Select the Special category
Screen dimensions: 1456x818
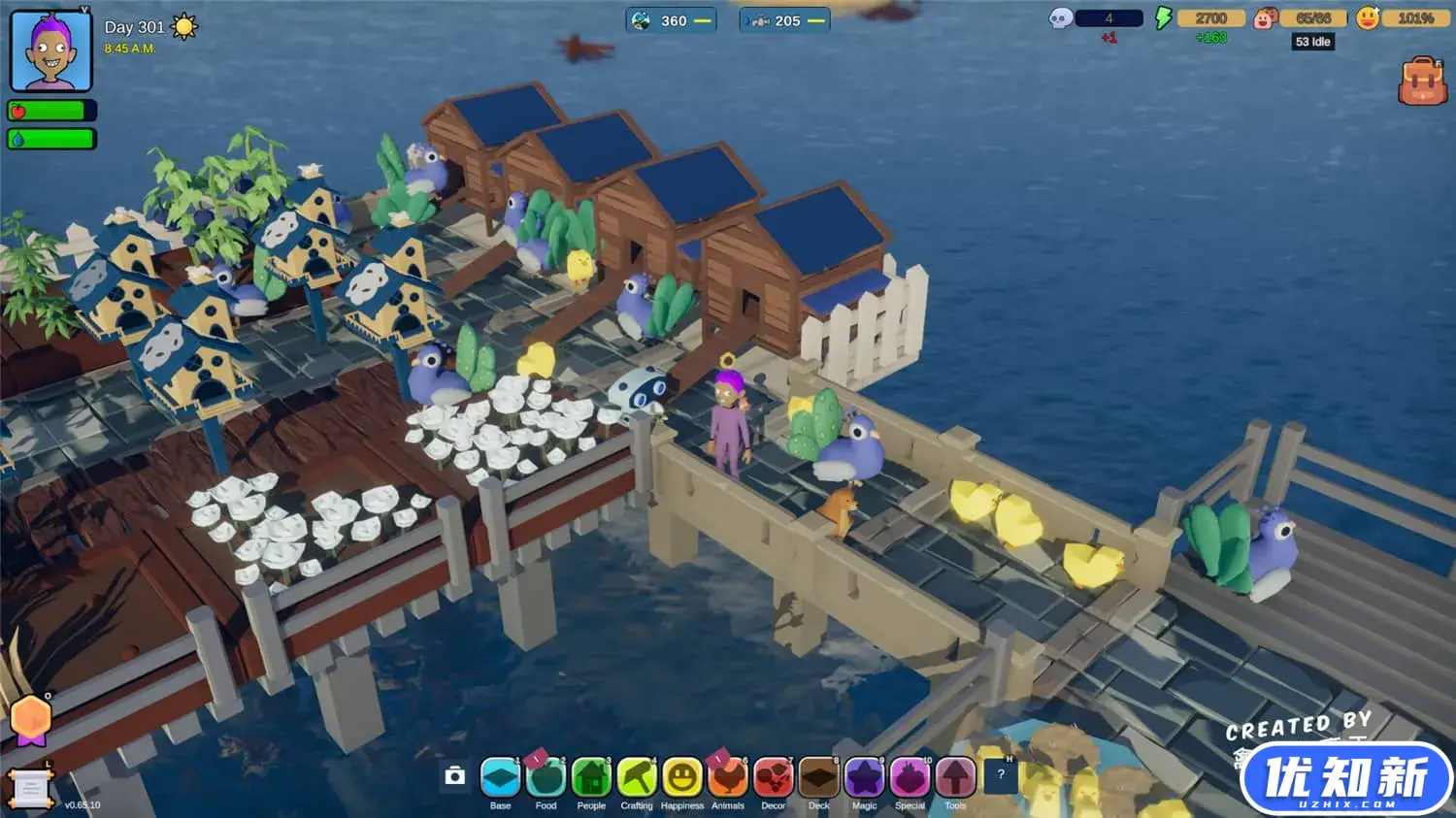(x=910, y=777)
